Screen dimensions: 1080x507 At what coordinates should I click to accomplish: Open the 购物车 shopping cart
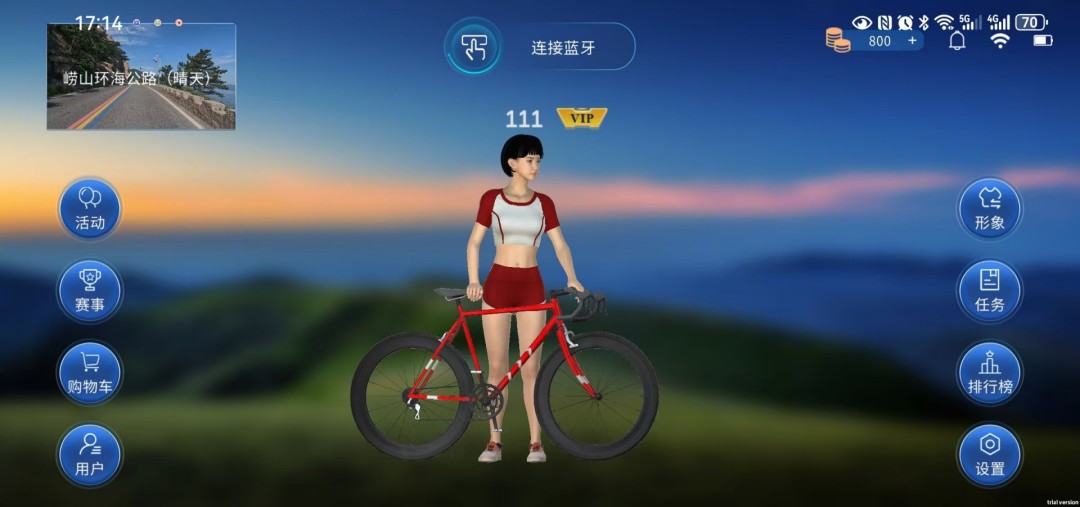90,373
